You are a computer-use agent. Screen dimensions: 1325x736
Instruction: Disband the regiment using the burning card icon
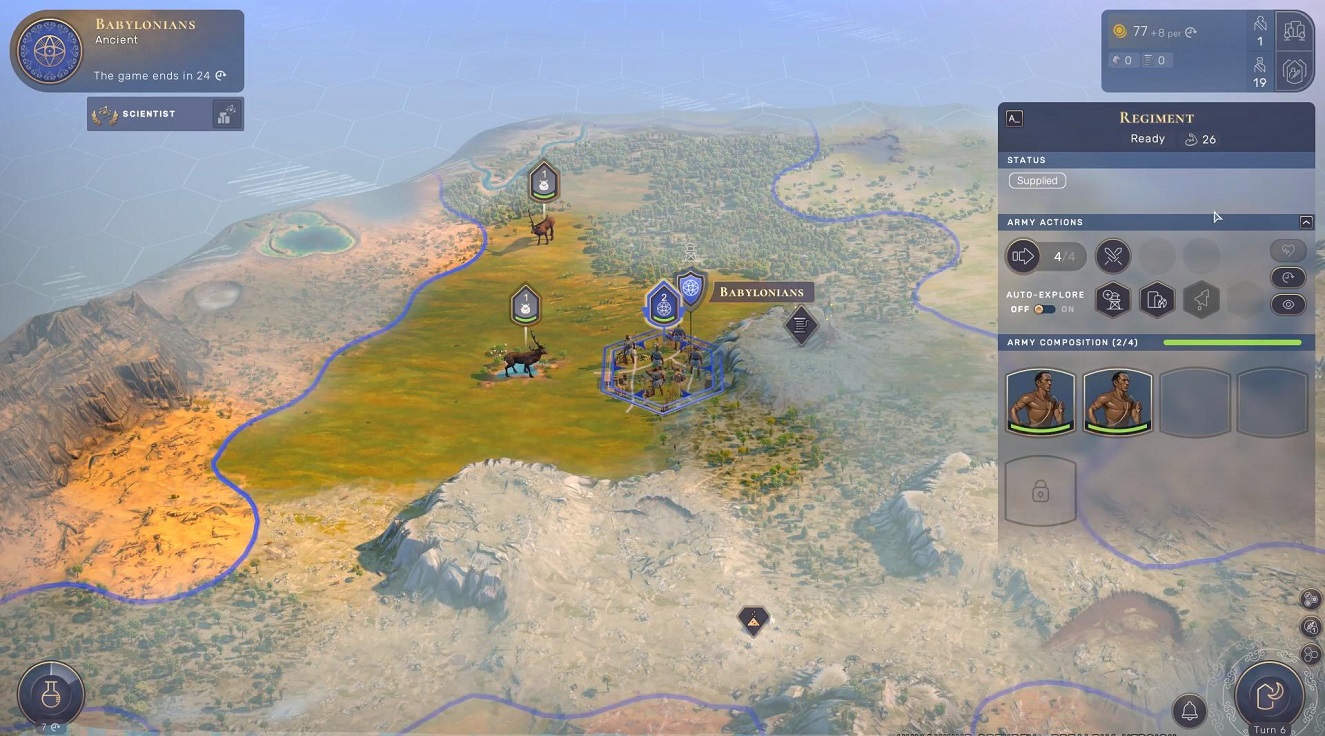click(1157, 300)
